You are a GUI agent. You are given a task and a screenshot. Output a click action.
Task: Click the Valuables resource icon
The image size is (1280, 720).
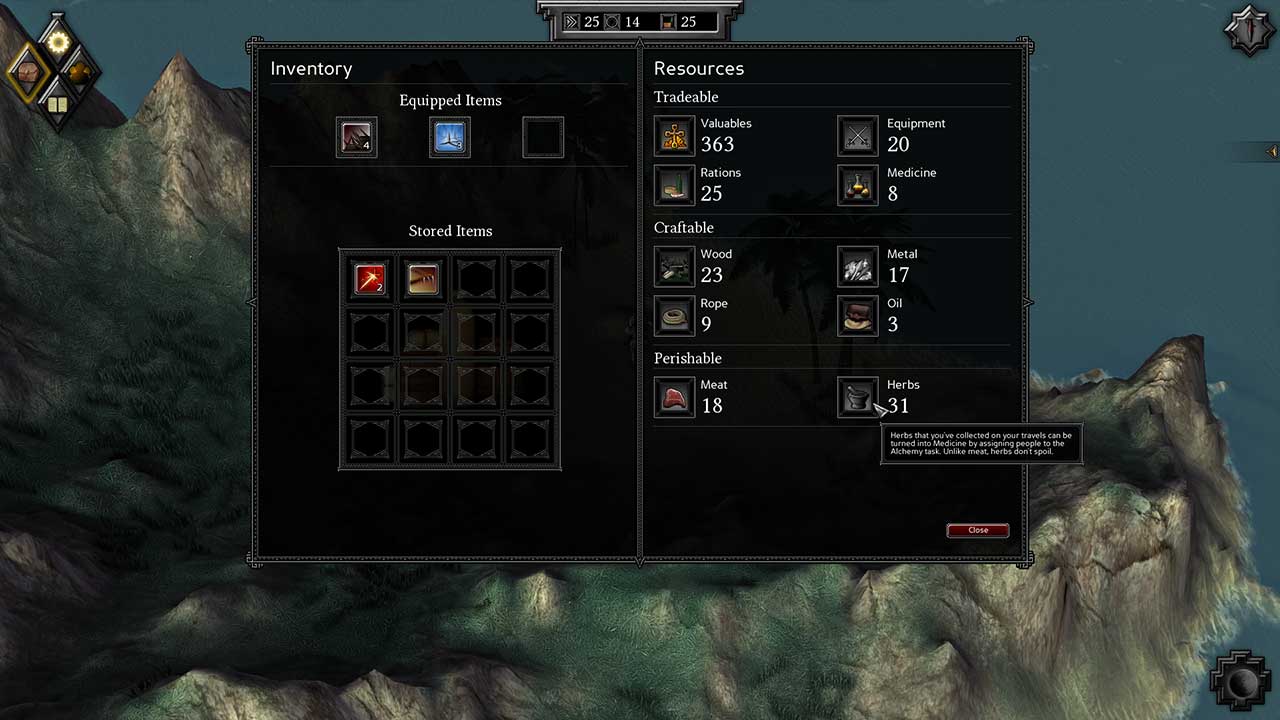point(674,136)
